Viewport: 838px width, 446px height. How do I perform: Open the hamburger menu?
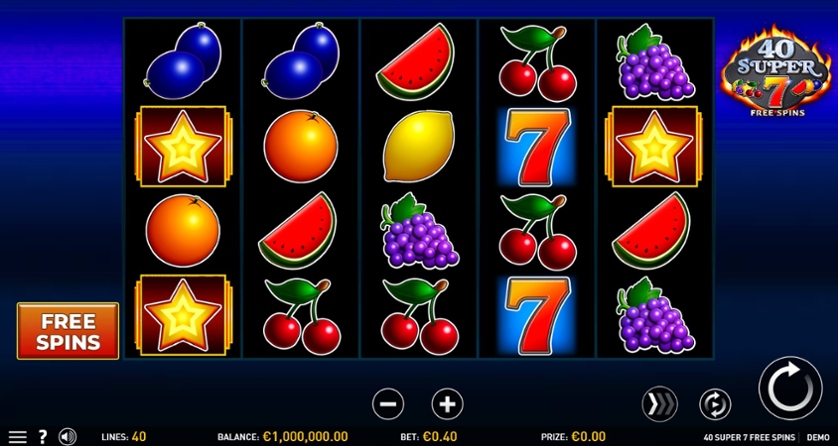pos(17,437)
